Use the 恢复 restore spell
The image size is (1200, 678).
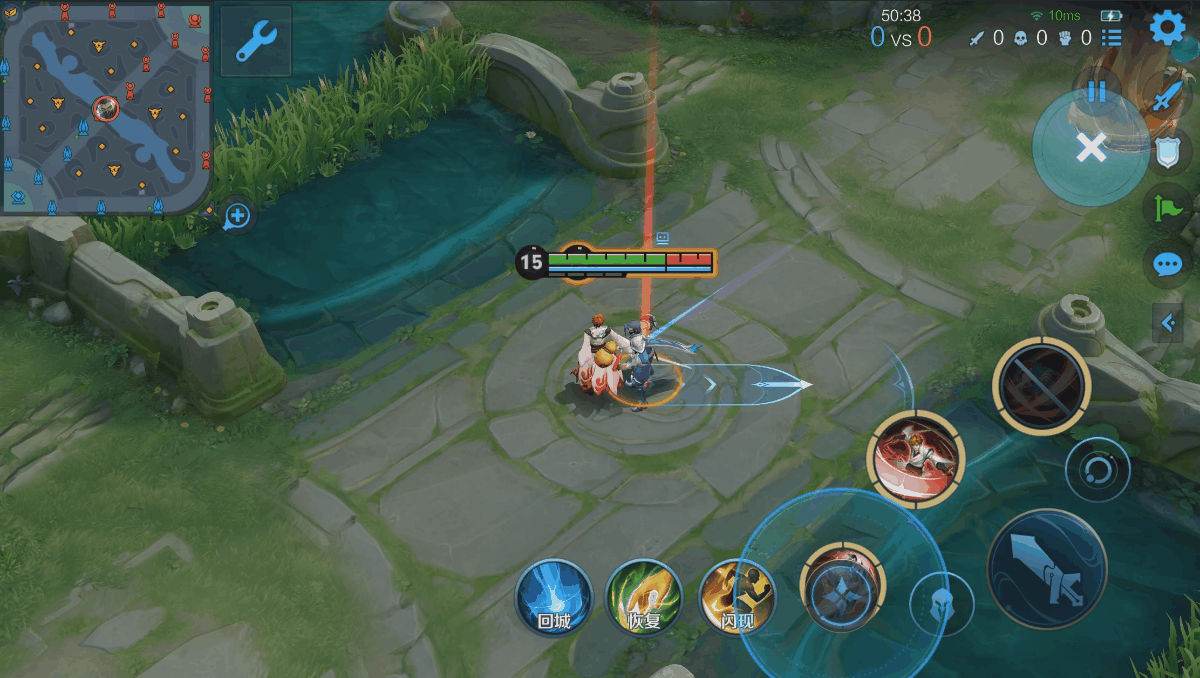645,598
